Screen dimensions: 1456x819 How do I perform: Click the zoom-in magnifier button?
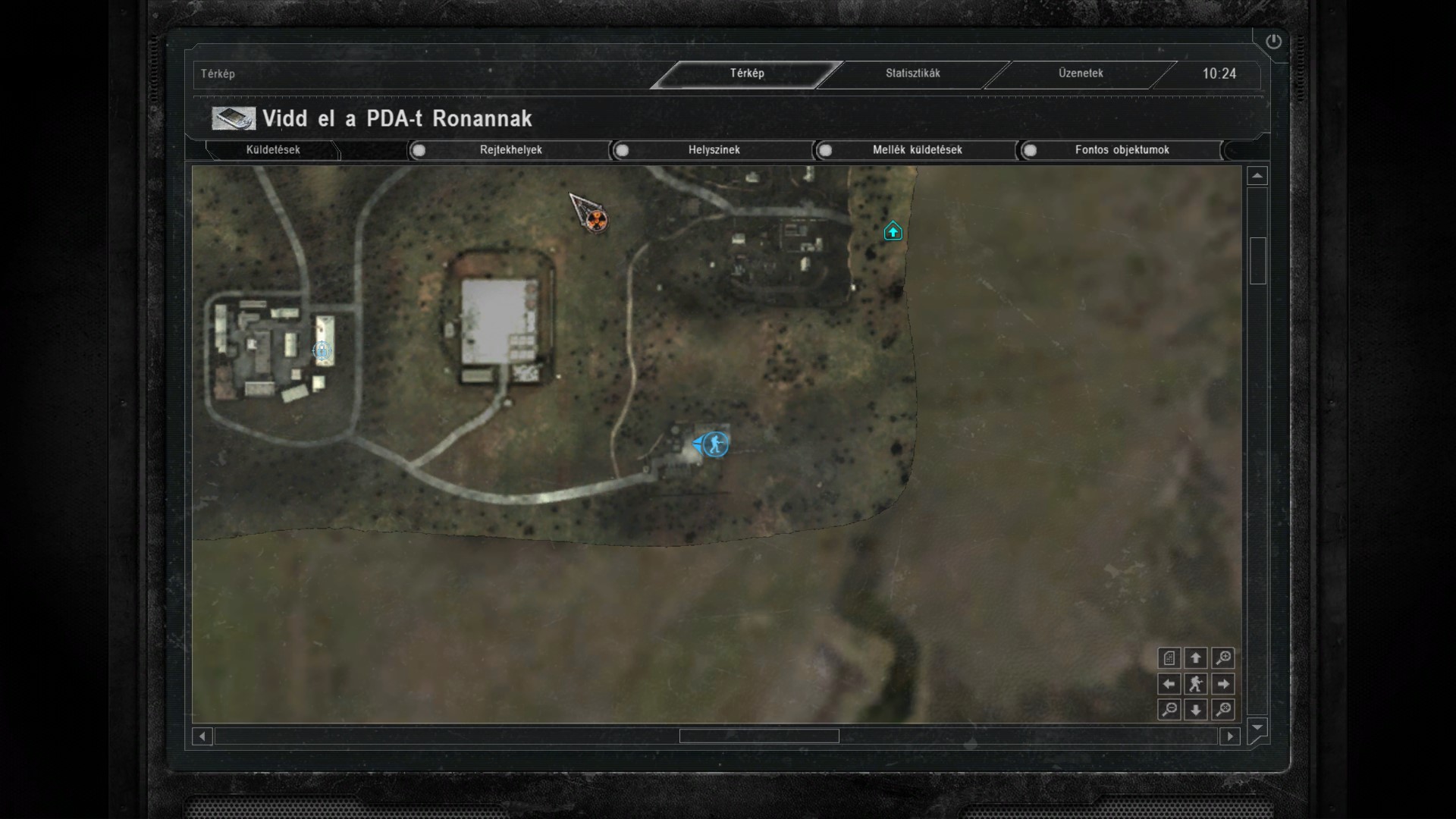tap(1222, 658)
